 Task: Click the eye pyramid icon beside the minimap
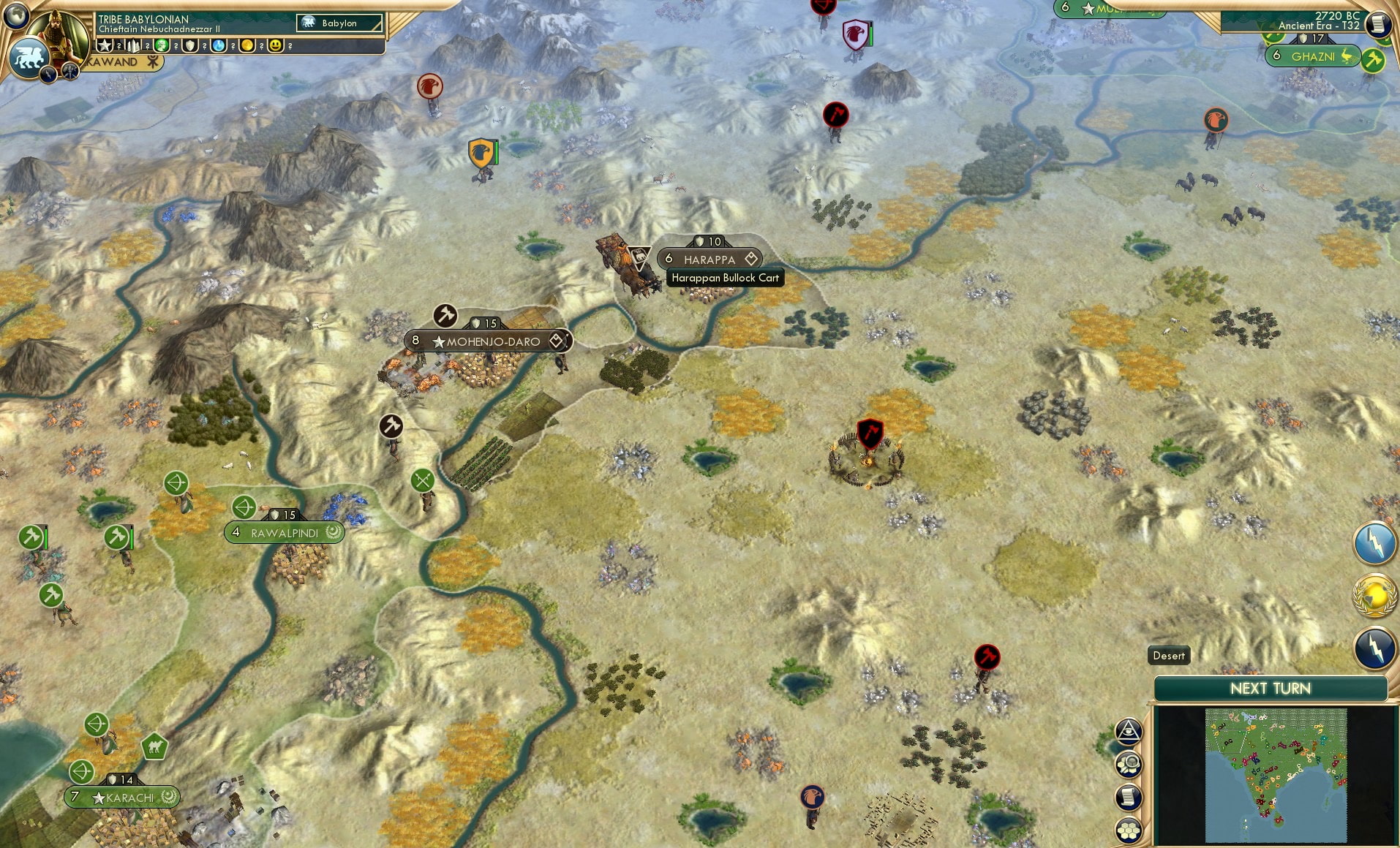coord(1129,731)
